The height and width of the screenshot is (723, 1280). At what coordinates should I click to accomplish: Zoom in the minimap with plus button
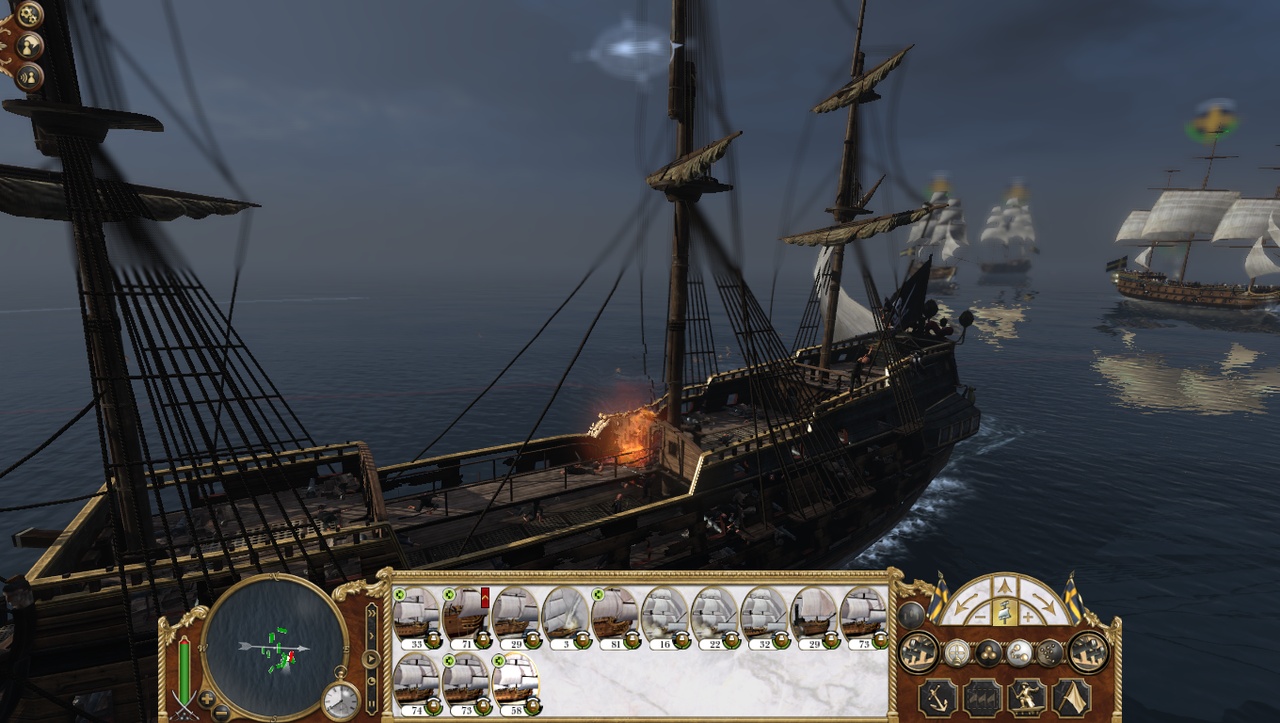207,697
